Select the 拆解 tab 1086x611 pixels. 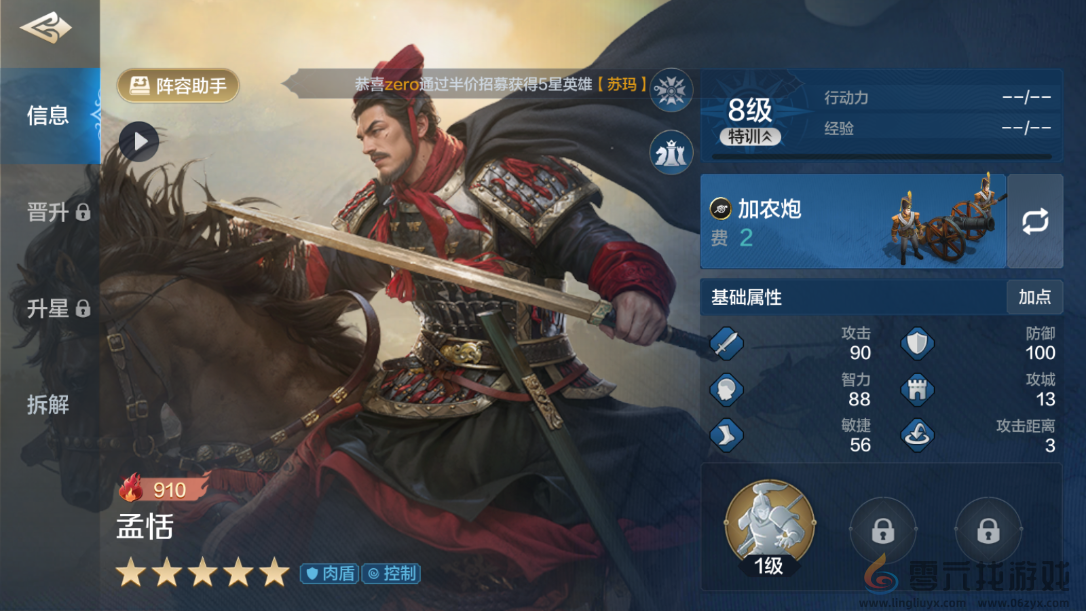[48, 405]
